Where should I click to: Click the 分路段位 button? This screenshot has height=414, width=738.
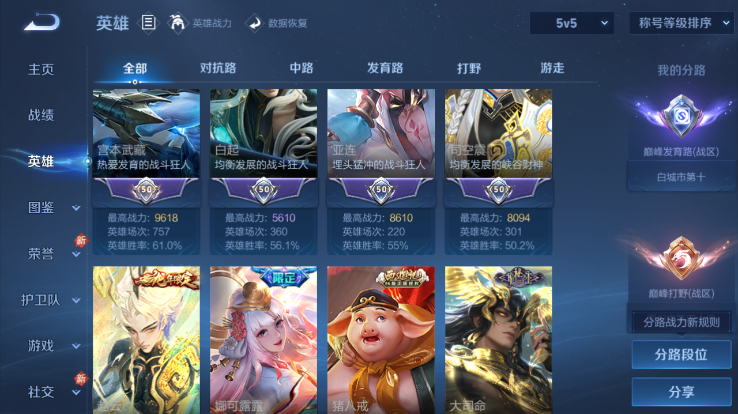680,354
